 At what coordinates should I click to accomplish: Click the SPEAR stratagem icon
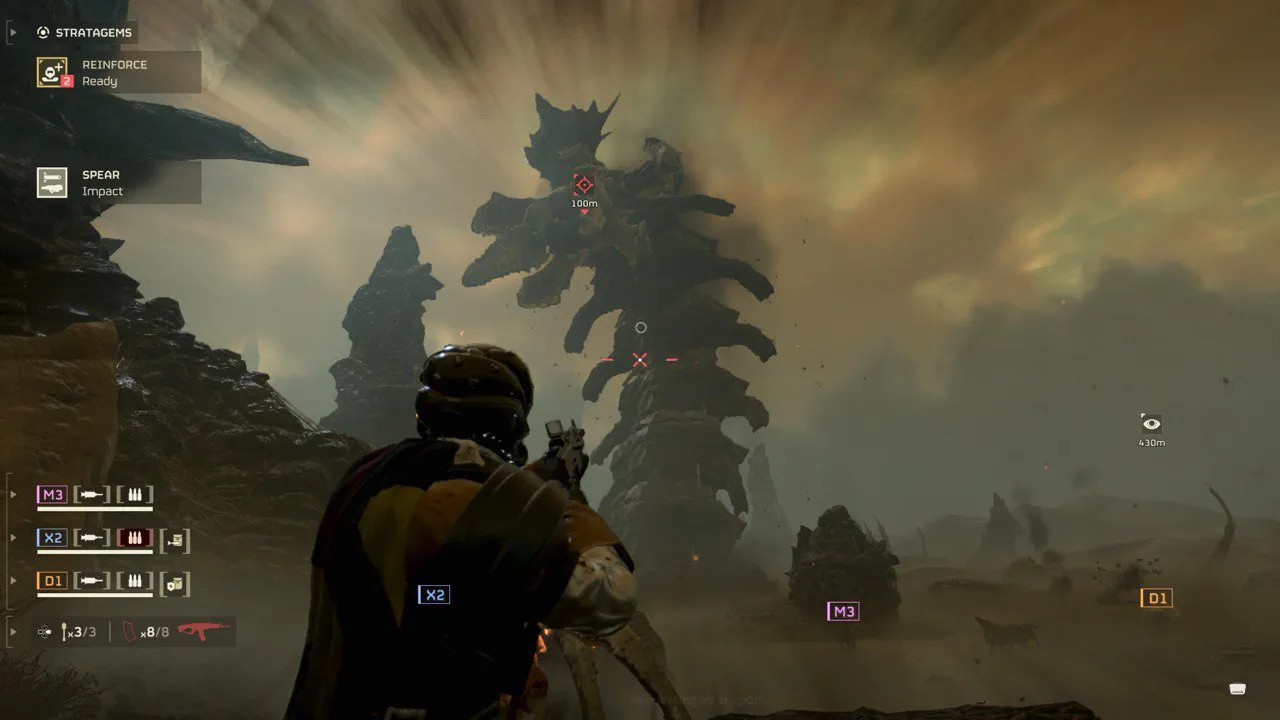pos(52,181)
